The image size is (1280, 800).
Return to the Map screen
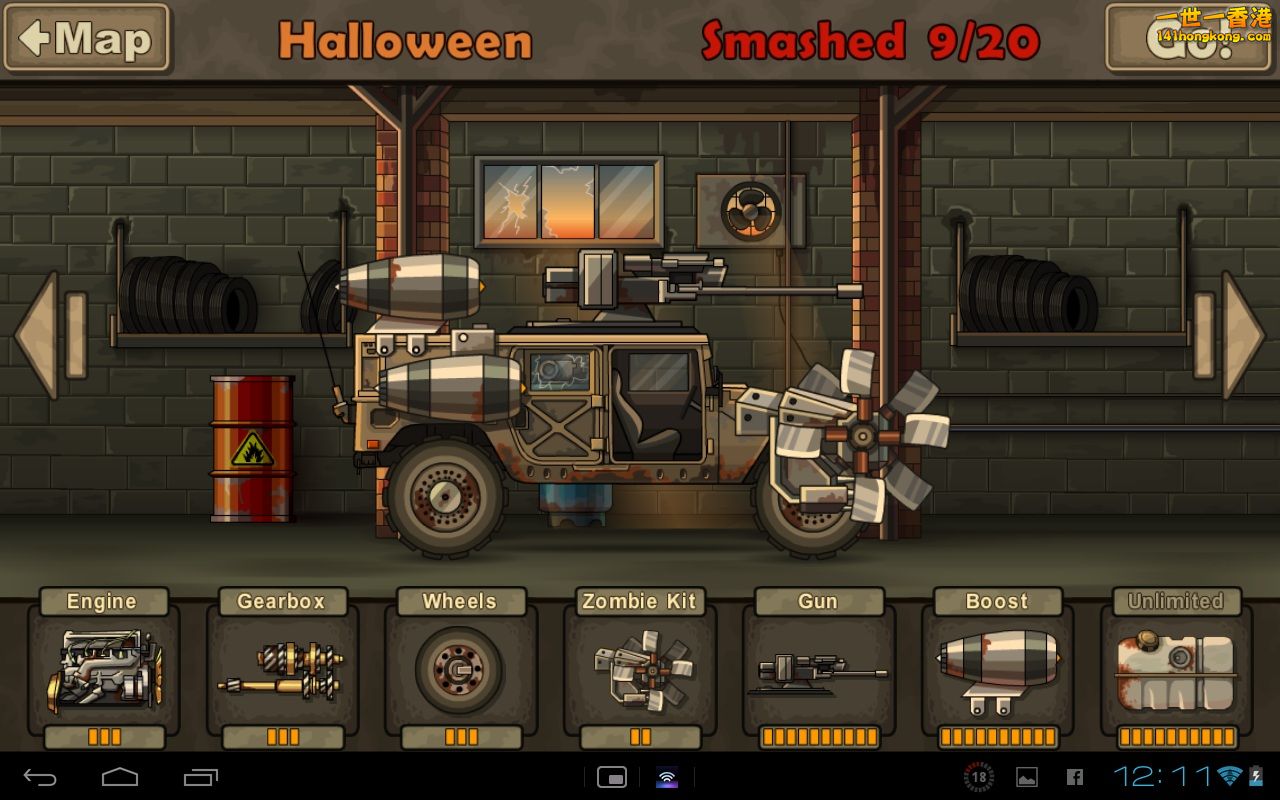pos(87,40)
